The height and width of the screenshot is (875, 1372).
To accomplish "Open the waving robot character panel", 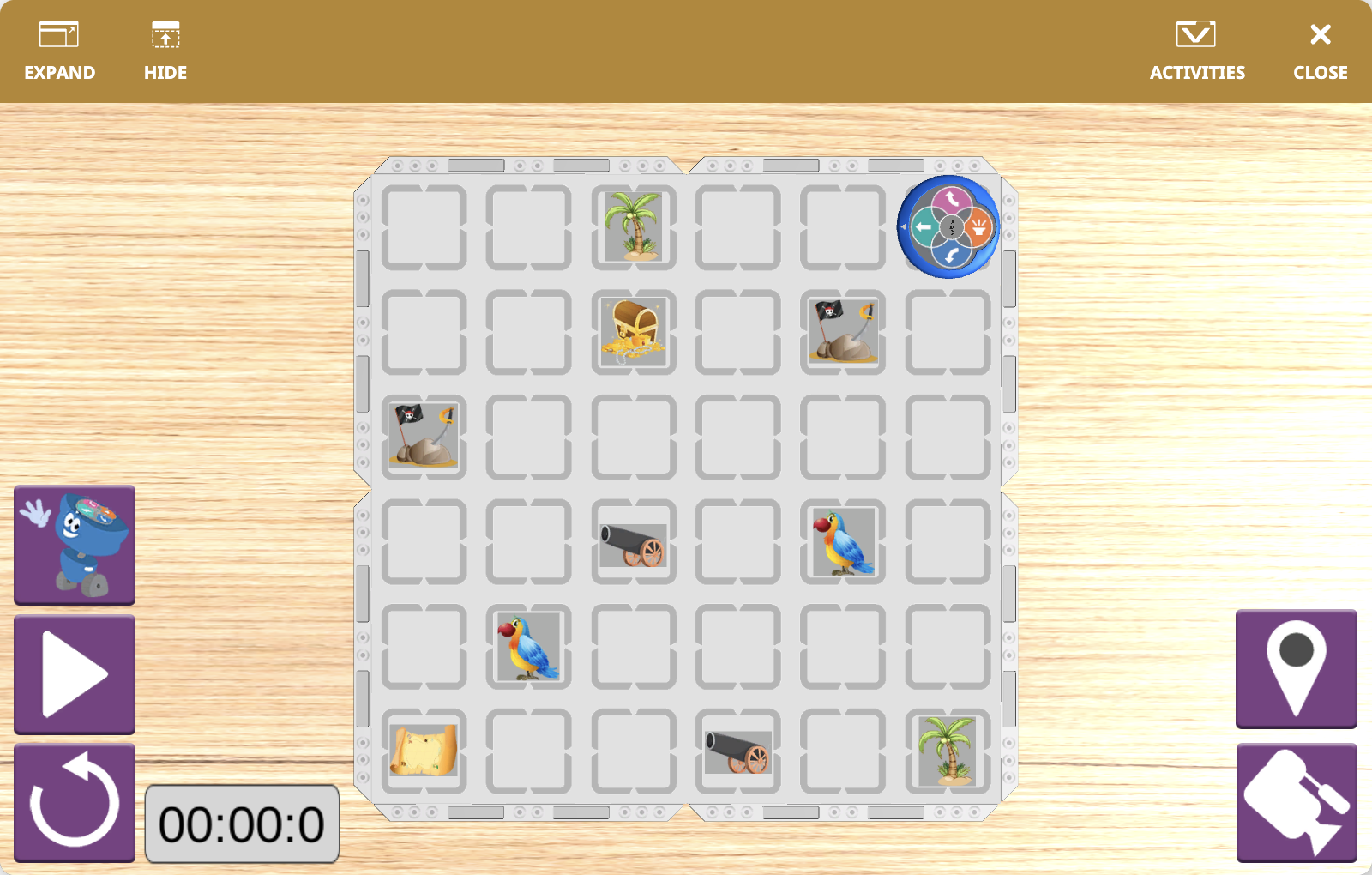I will click(74, 544).
